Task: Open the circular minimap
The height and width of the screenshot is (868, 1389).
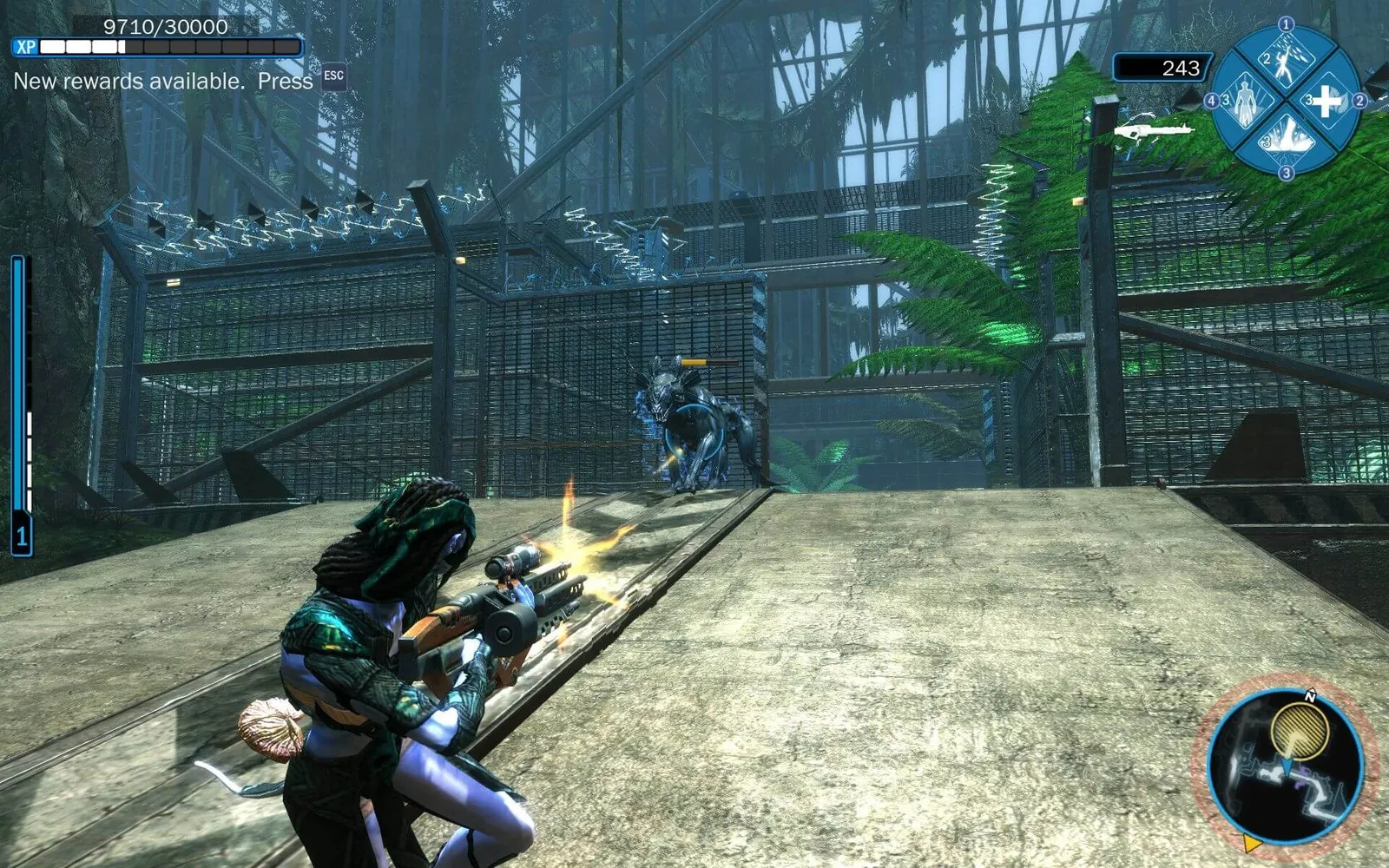Action: click(x=1285, y=766)
